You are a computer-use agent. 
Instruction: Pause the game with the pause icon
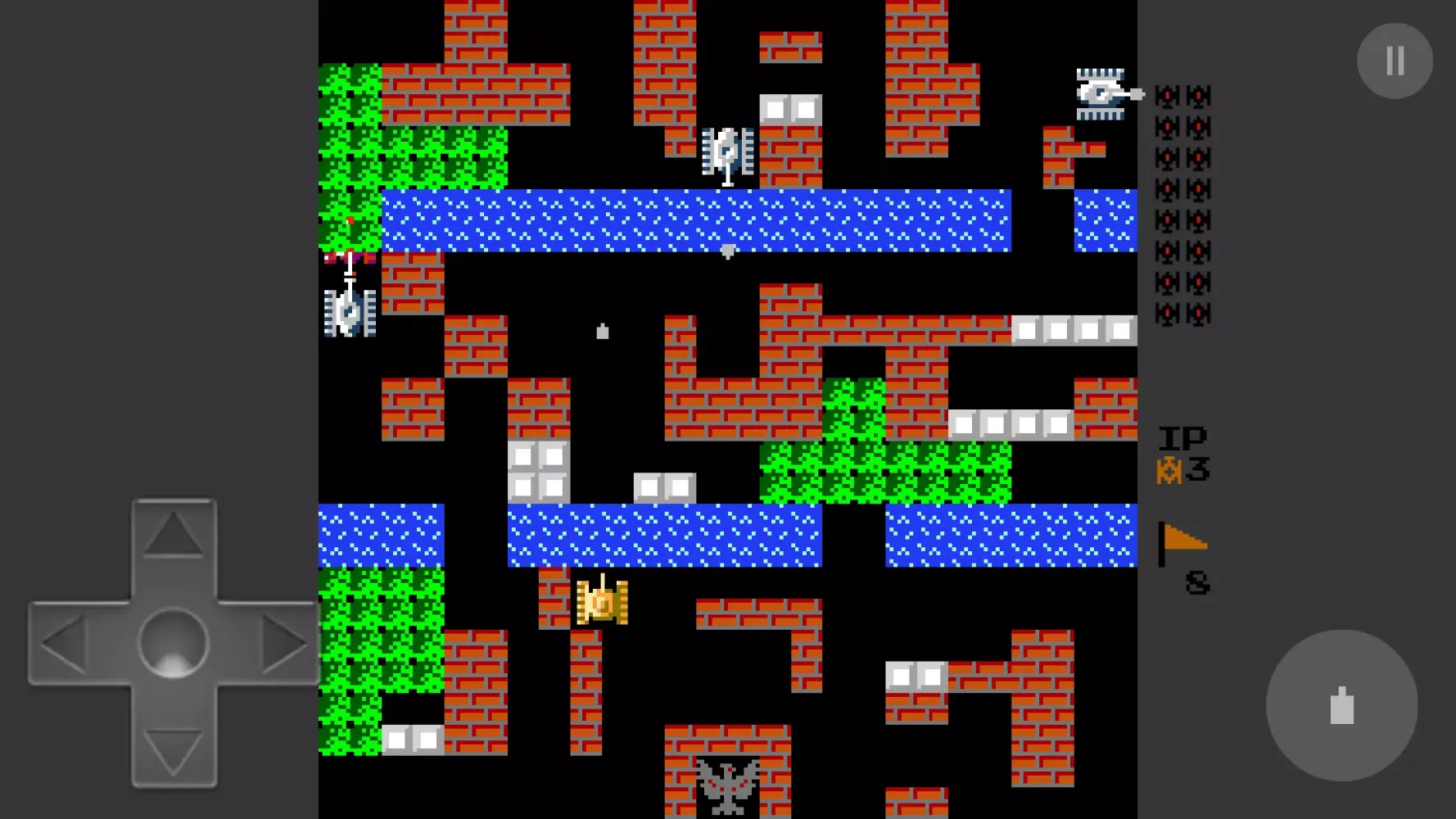tap(1394, 59)
